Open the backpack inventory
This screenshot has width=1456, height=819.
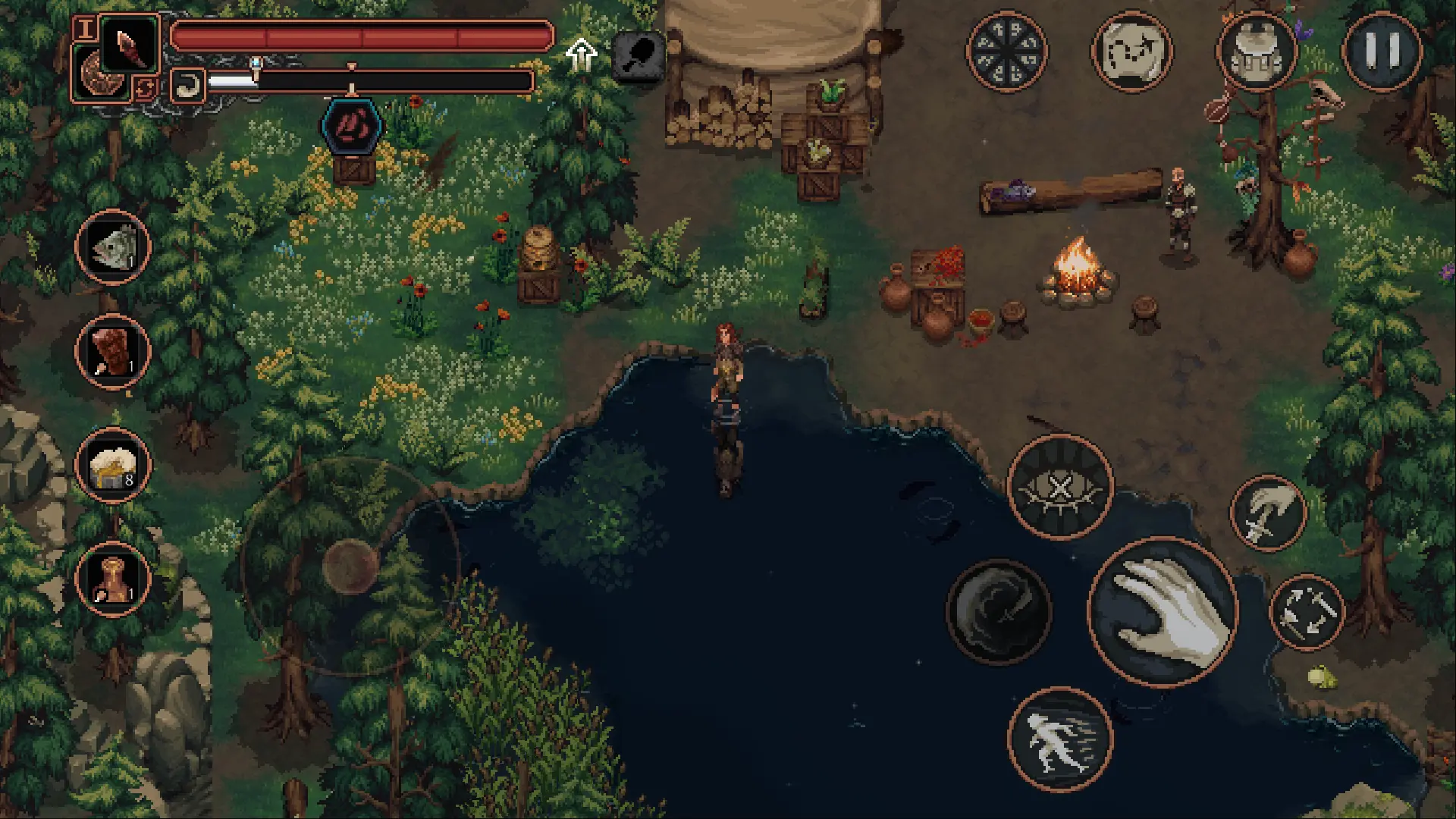pos(1257,52)
